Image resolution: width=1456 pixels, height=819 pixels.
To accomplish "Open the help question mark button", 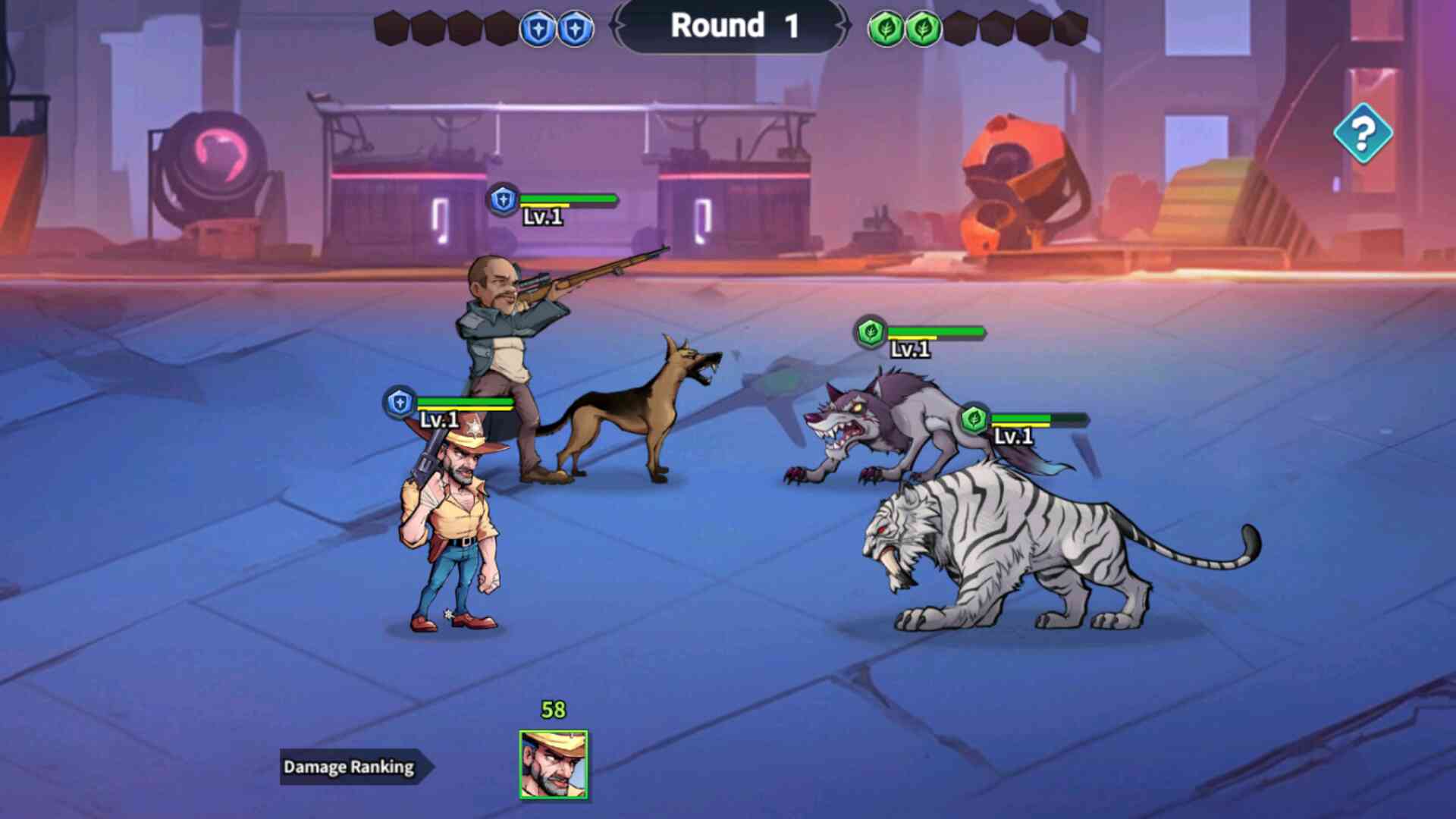I will coord(1363,133).
